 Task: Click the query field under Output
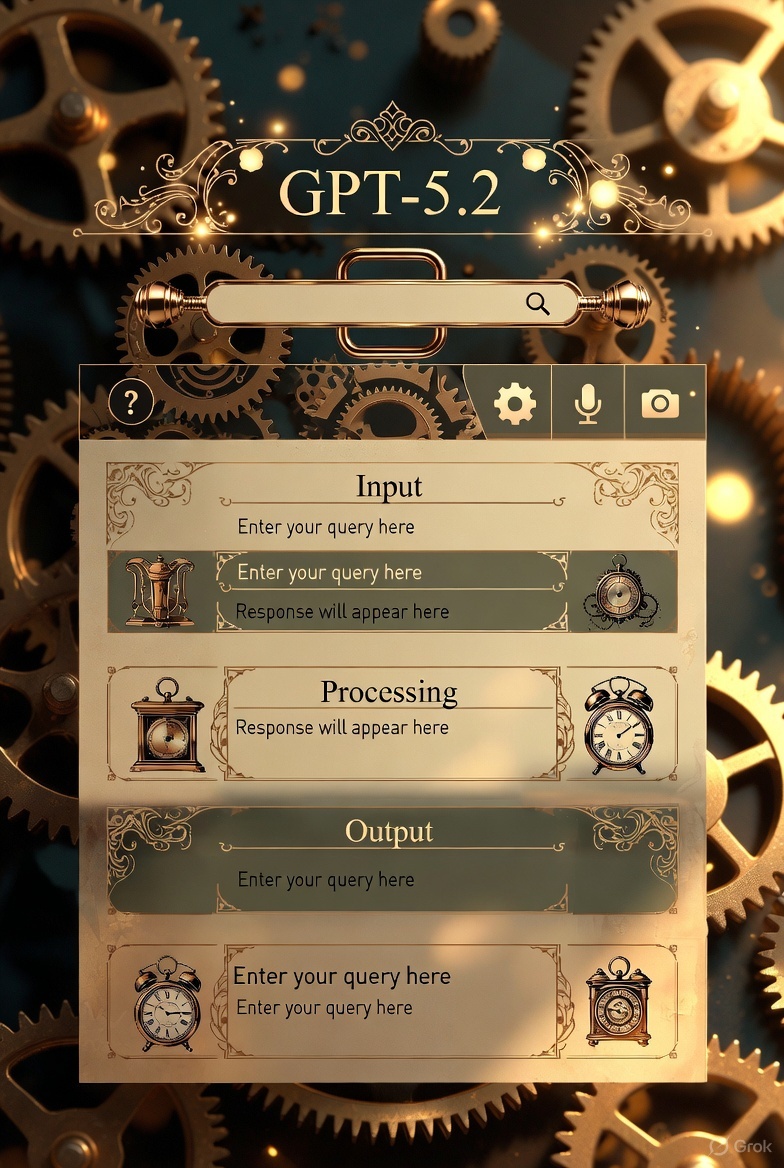326,880
